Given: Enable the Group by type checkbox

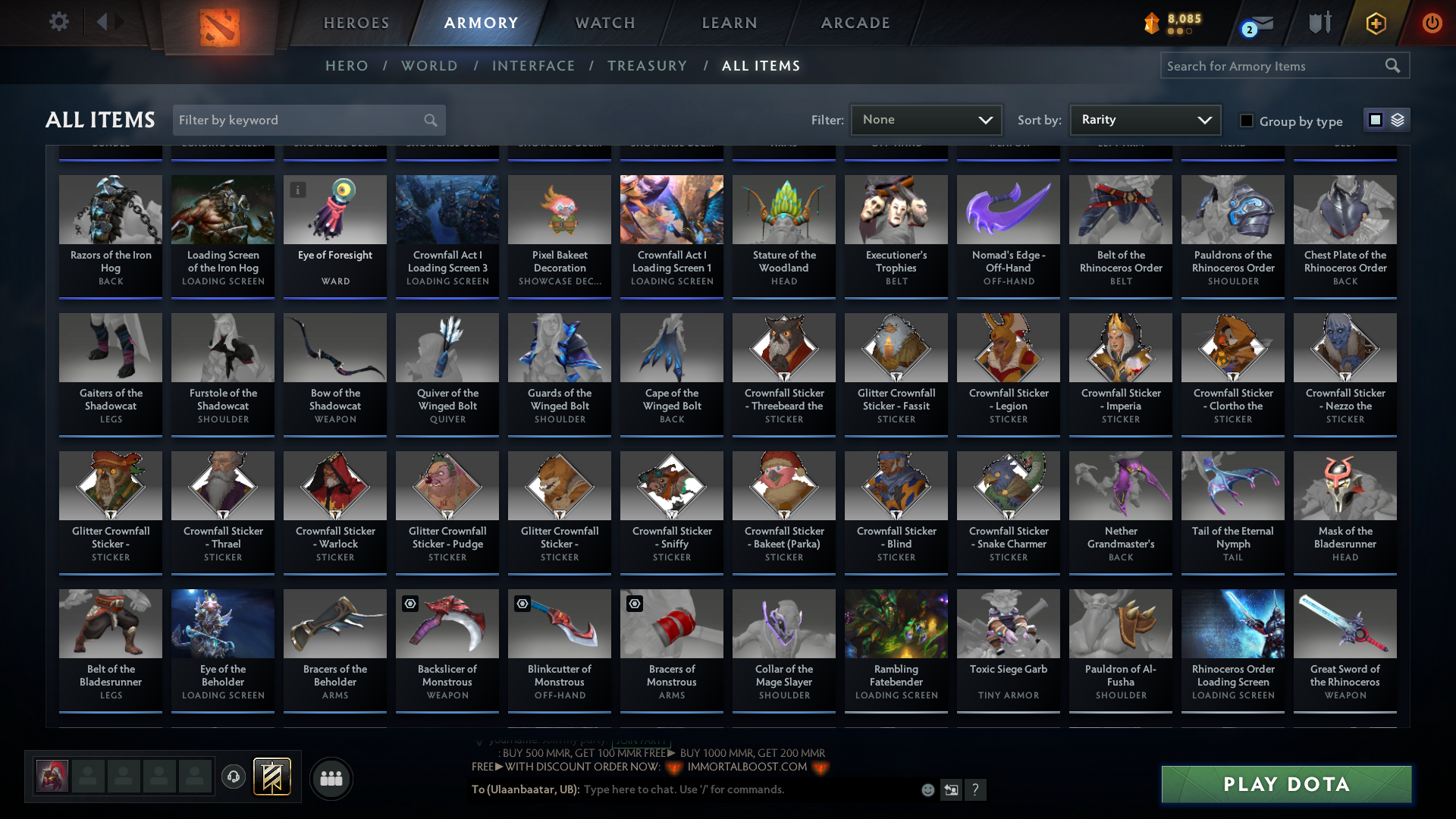Looking at the screenshot, I should [x=1246, y=120].
